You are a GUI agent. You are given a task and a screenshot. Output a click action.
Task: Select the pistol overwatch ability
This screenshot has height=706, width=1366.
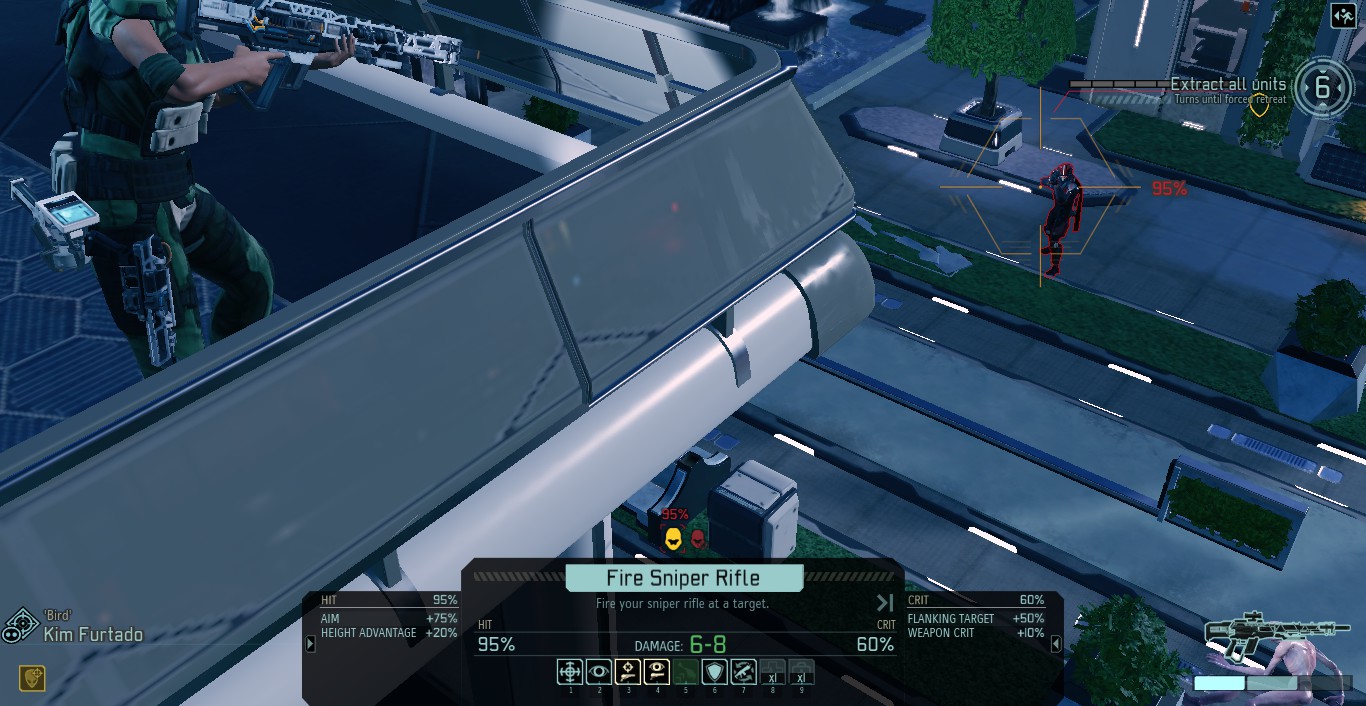(657, 672)
